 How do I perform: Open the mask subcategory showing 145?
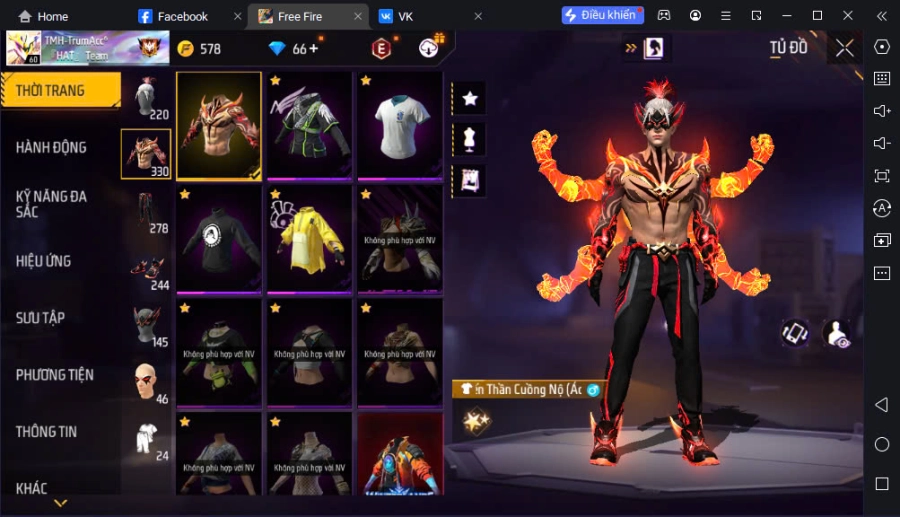[x=146, y=325]
